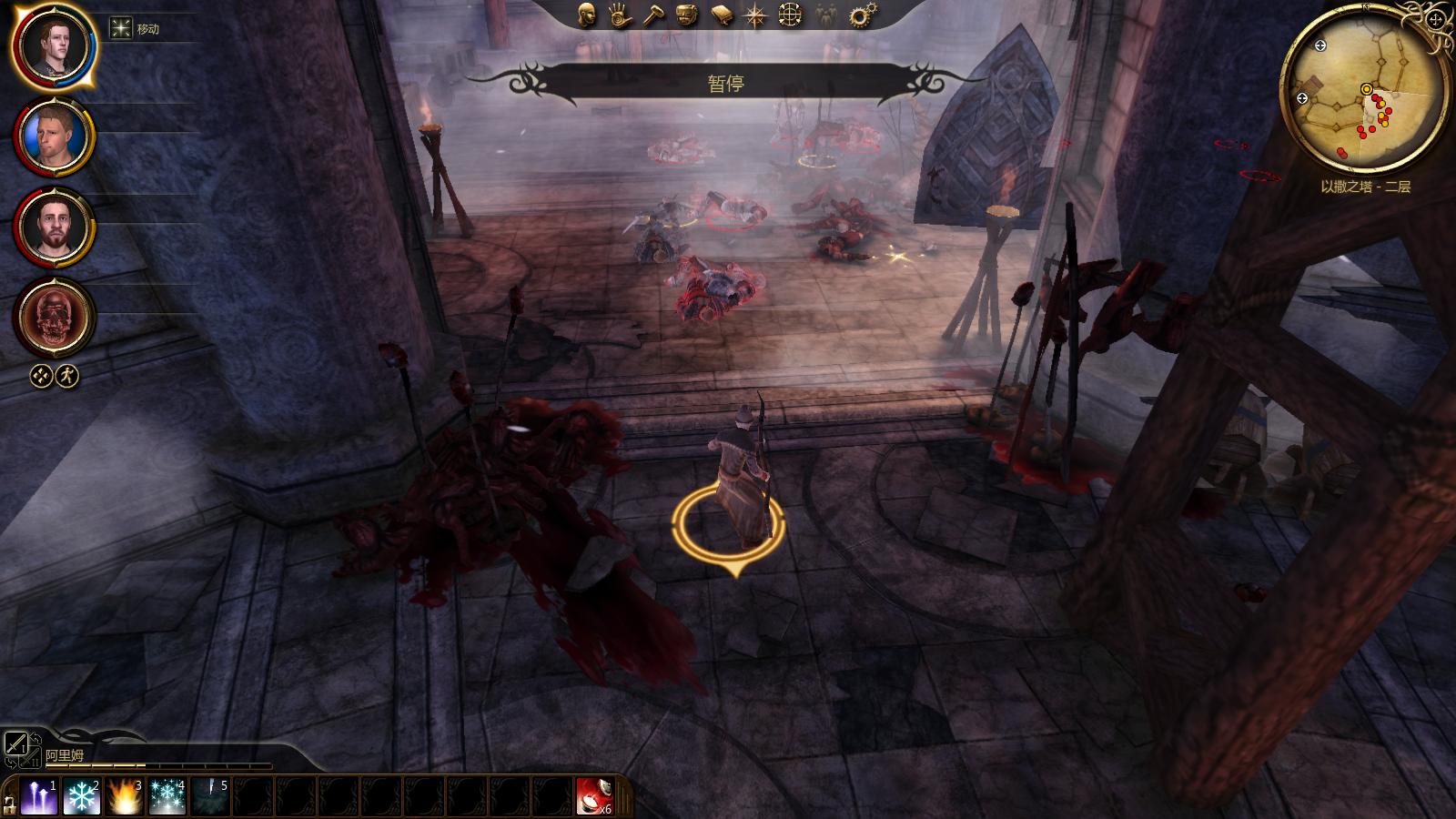Cast the flame spell in slot 3
Screen dimensions: 1456x819
coord(124,797)
